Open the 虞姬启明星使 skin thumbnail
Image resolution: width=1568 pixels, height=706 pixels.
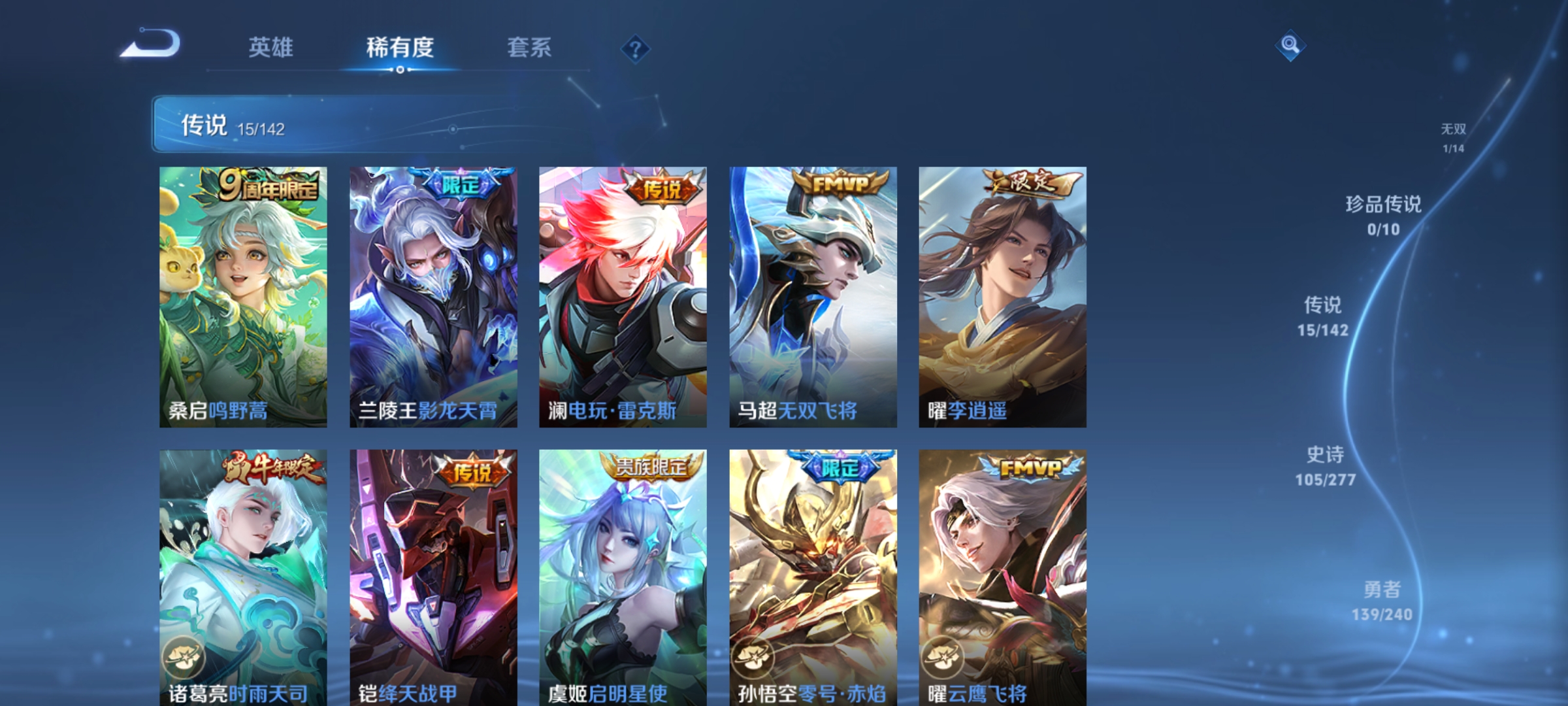(619, 575)
